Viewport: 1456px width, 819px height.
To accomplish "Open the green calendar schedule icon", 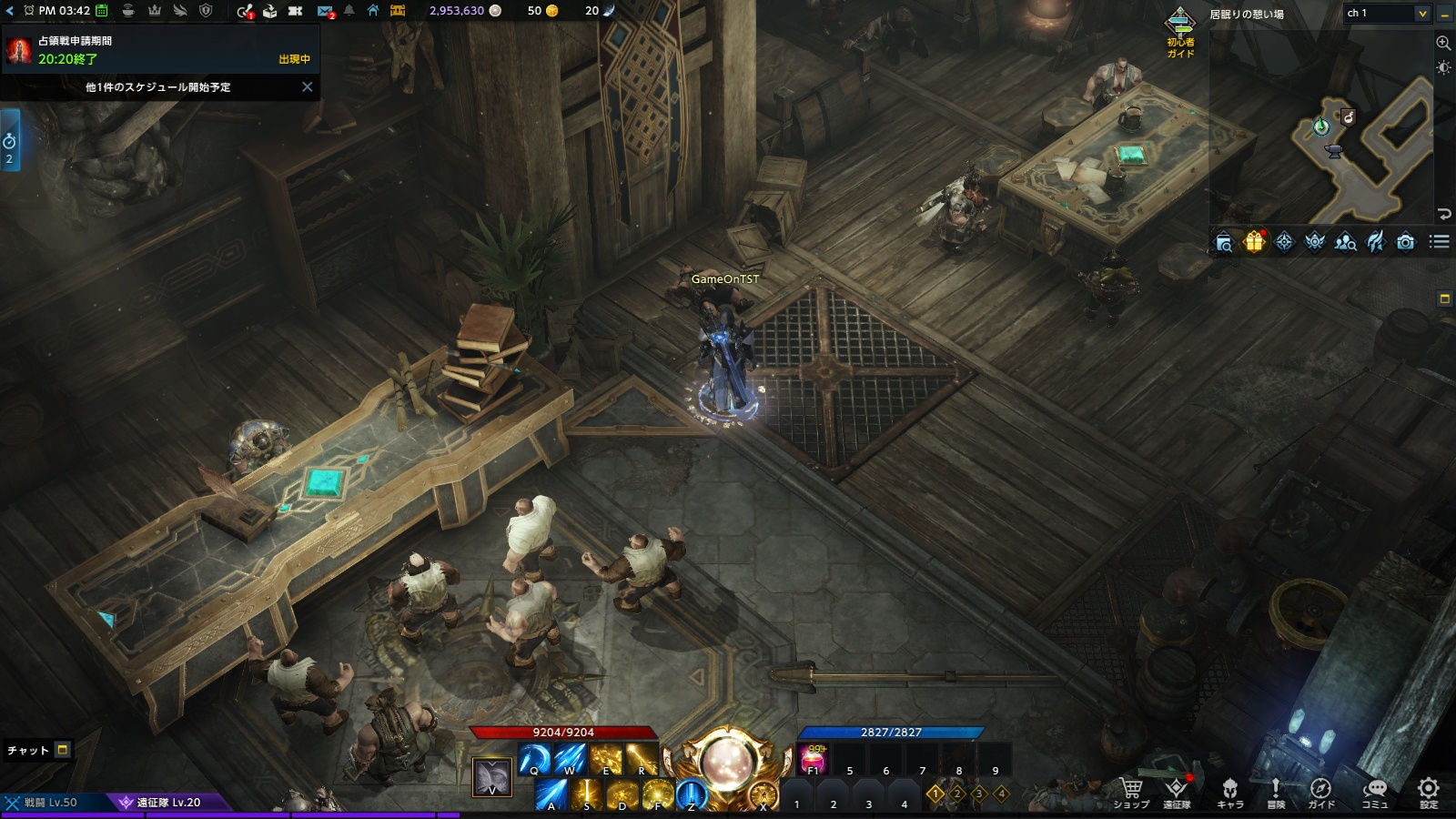I will coord(102,11).
